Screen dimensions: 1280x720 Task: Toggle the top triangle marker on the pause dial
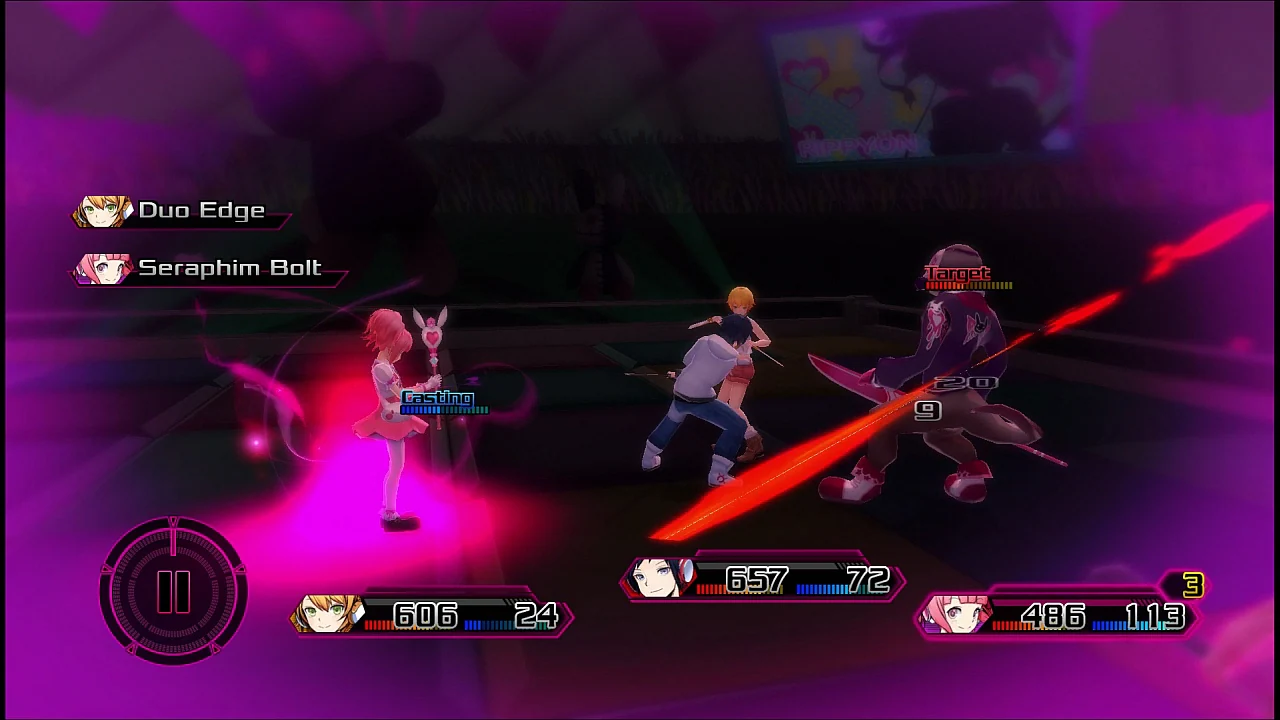[x=173, y=522]
